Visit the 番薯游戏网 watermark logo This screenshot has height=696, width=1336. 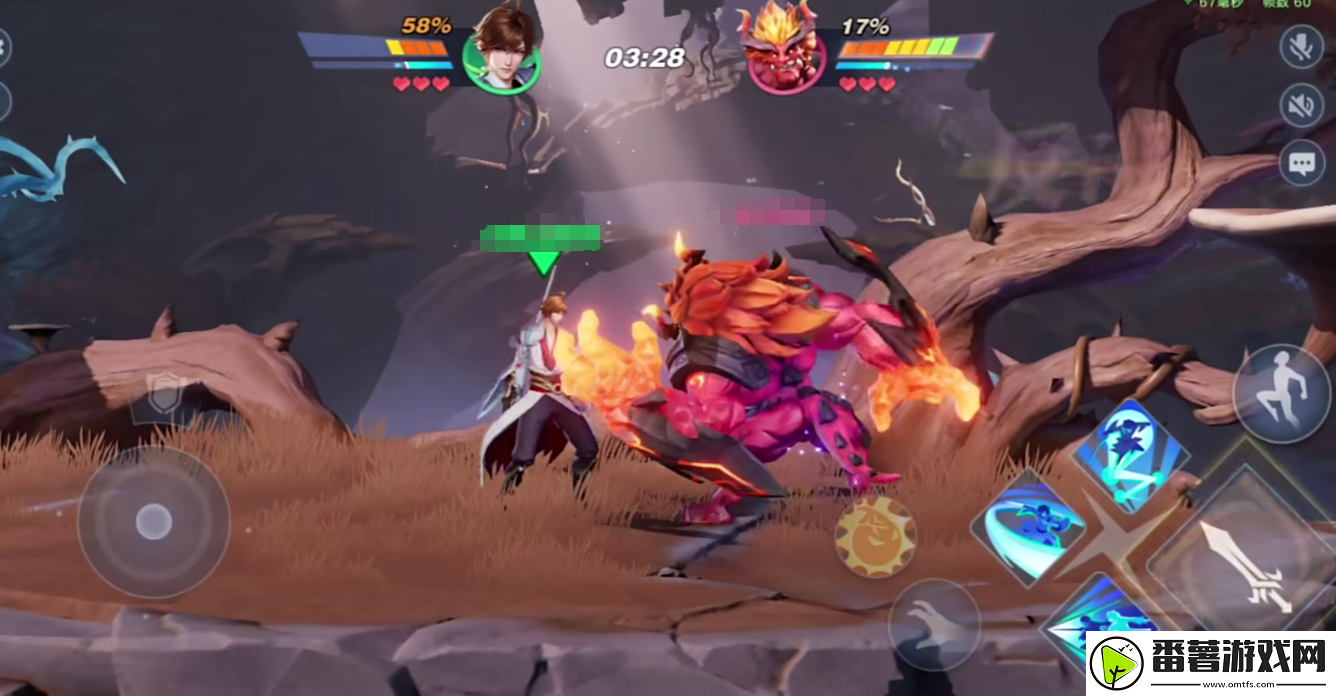pos(1210,663)
